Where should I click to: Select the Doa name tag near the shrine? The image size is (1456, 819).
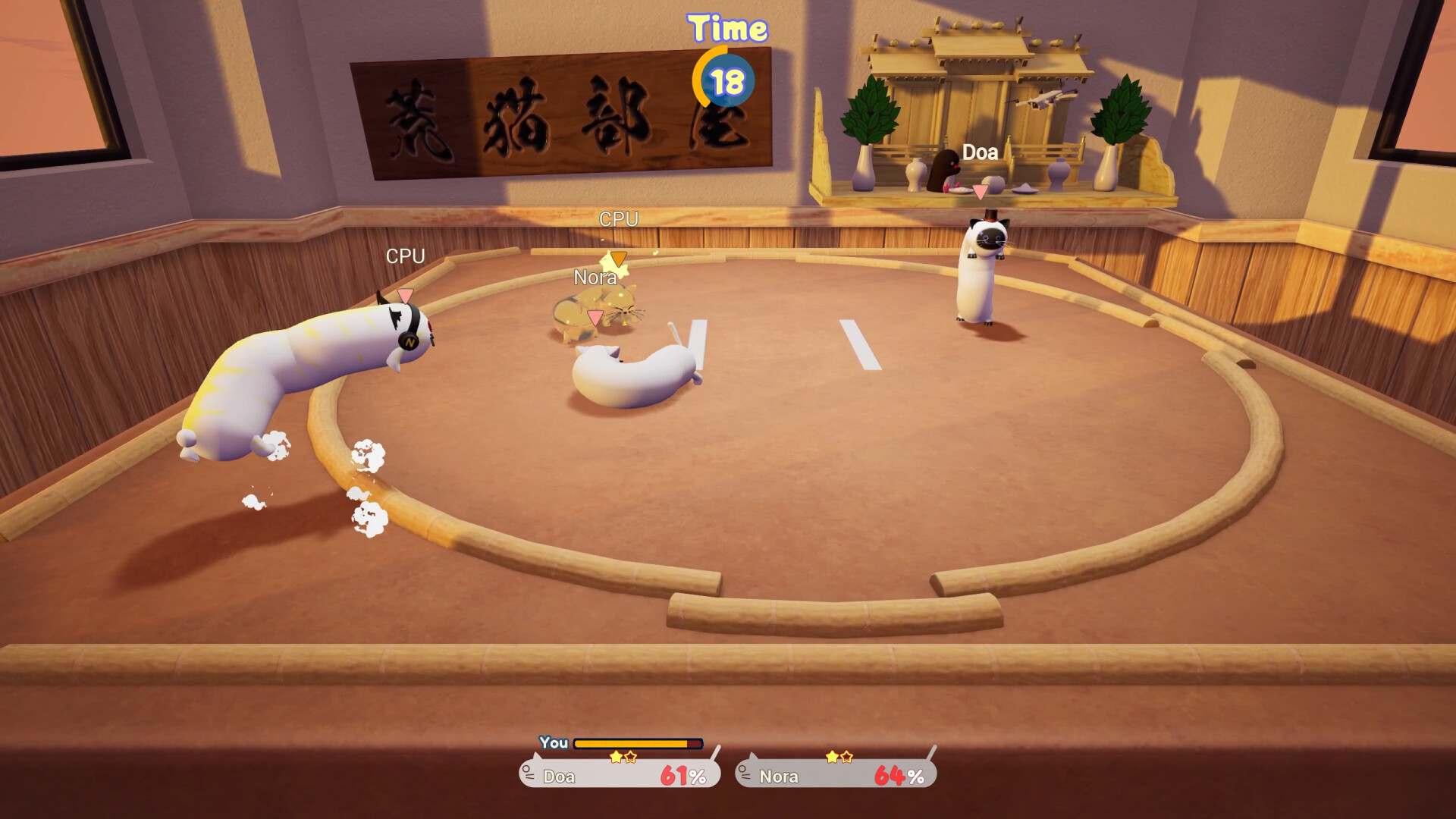pos(981,152)
